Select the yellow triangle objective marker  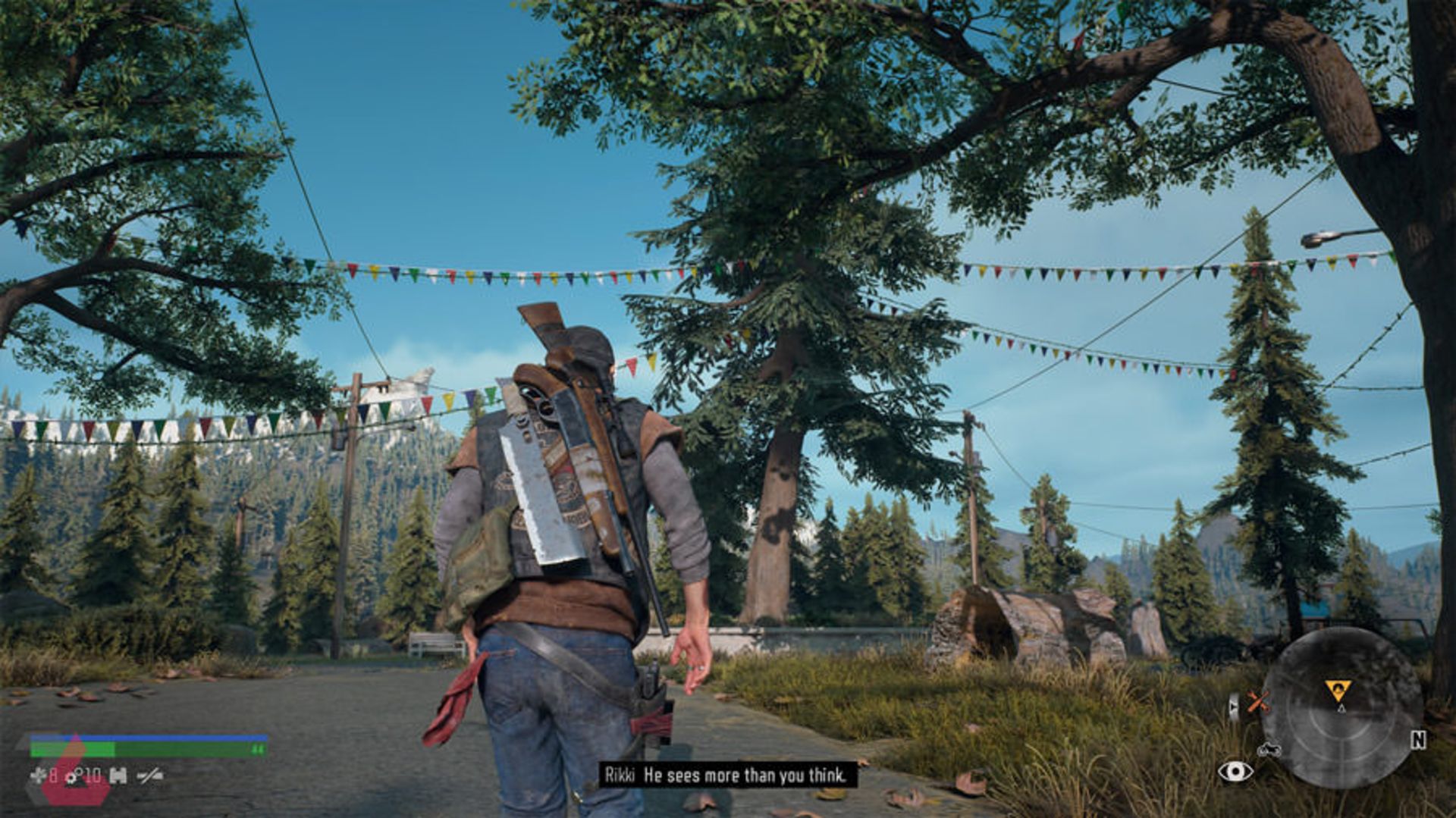pos(1338,691)
